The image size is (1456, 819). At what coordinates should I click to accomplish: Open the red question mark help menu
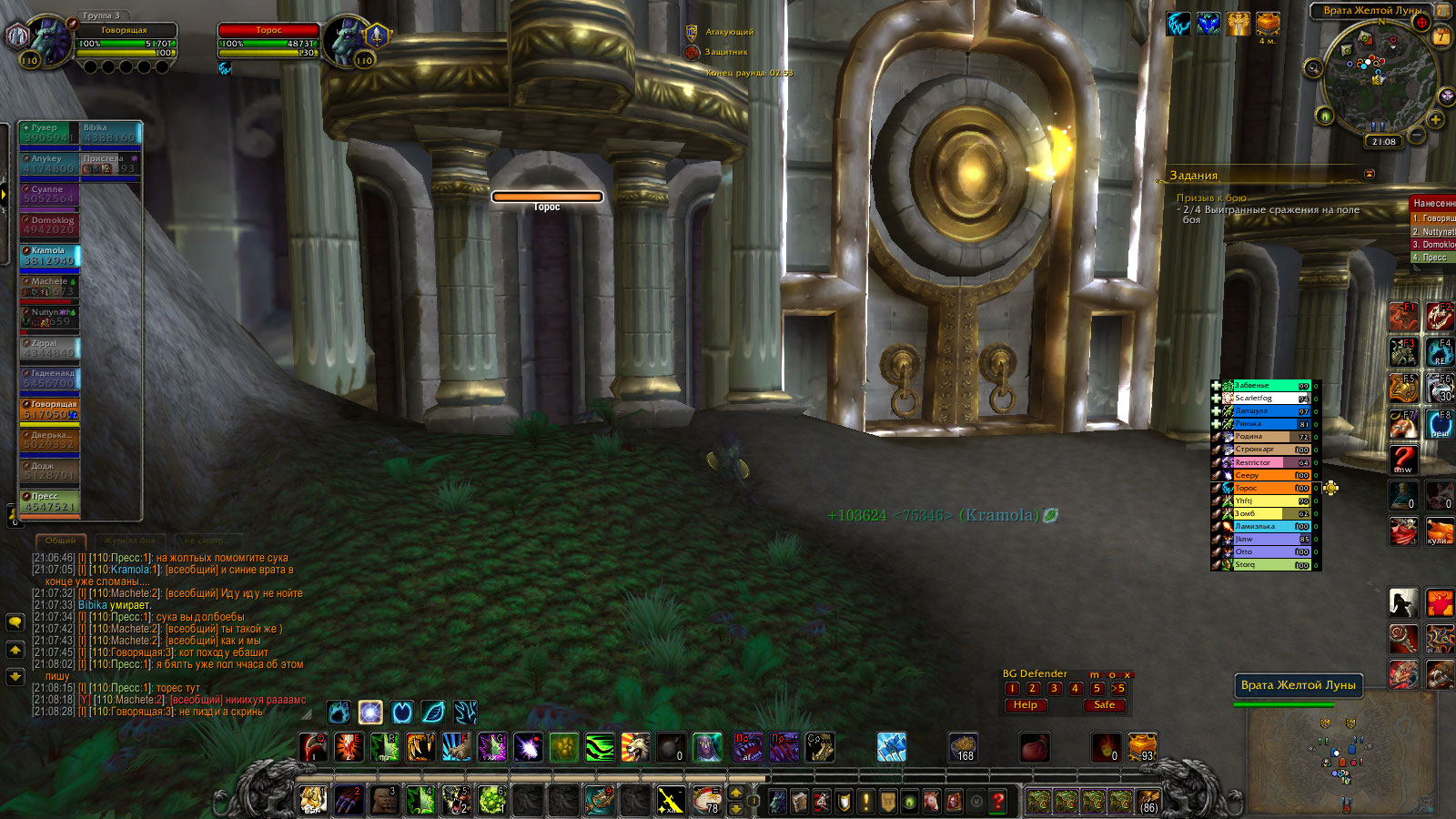click(x=997, y=801)
